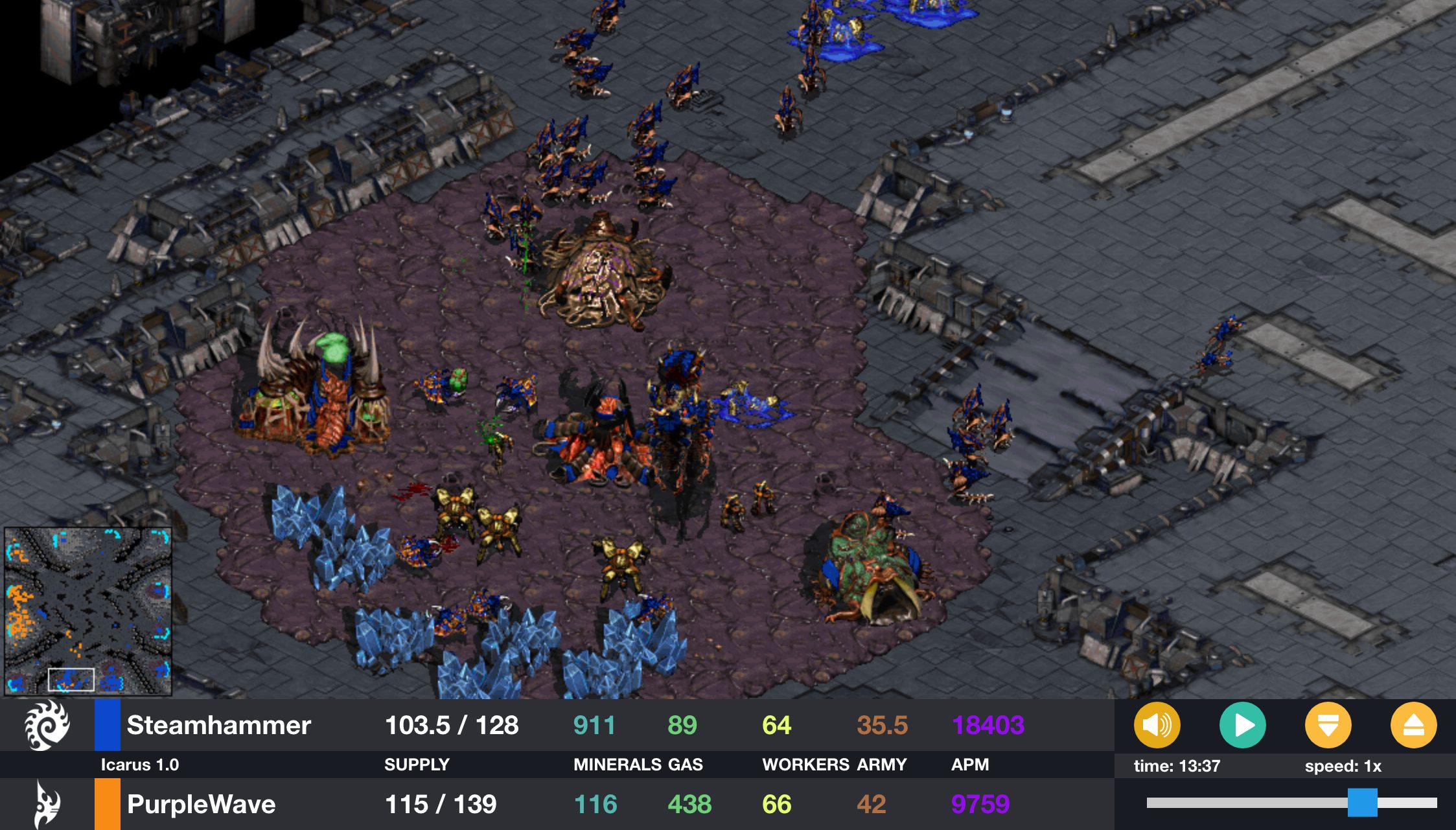Click the Zerg race emblem
The height and width of the screenshot is (830, 1456).
pos(47,725)
